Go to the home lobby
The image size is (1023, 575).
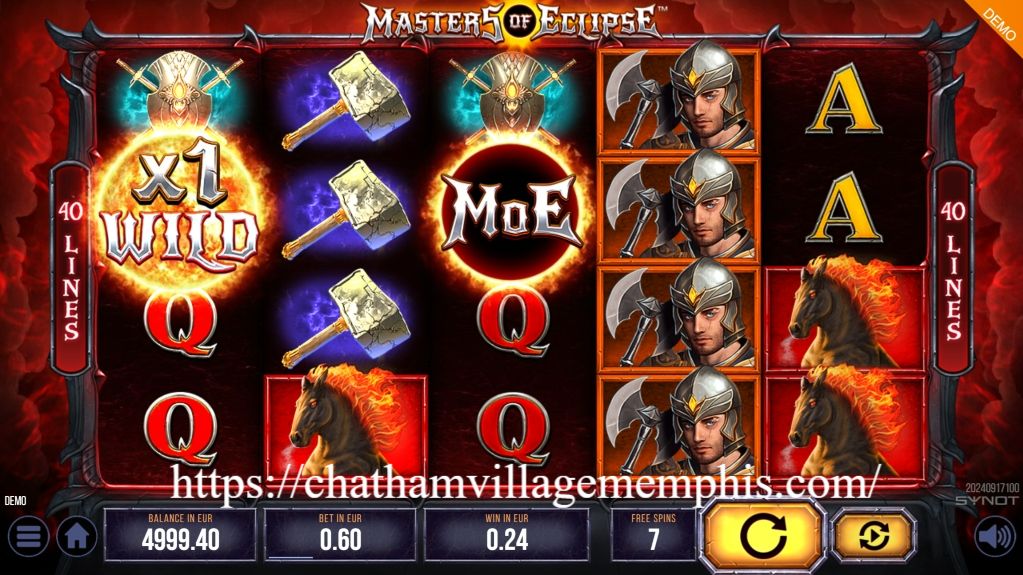click(x=76, y=537)
